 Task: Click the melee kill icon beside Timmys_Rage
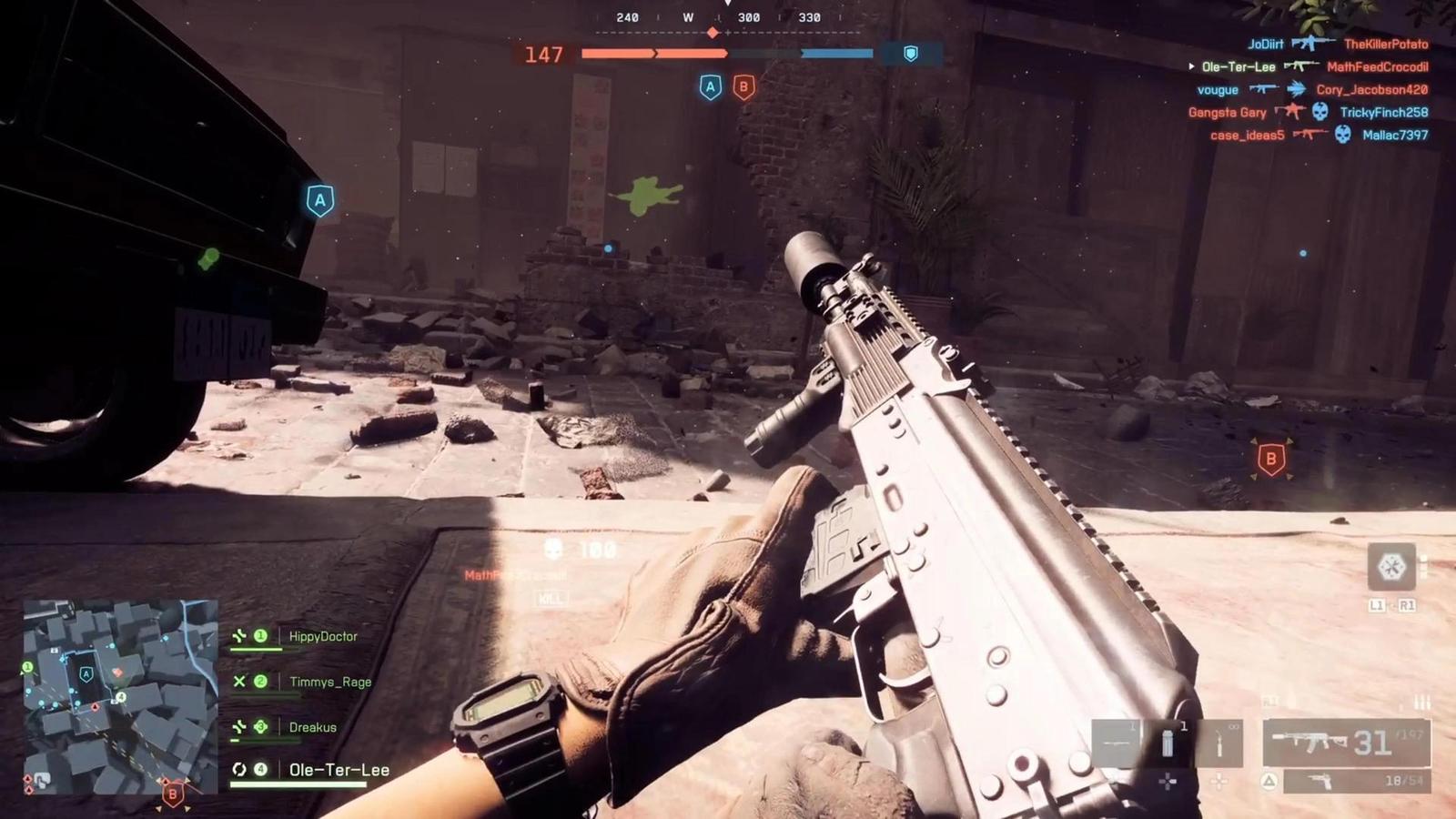[x=238, y=682]
